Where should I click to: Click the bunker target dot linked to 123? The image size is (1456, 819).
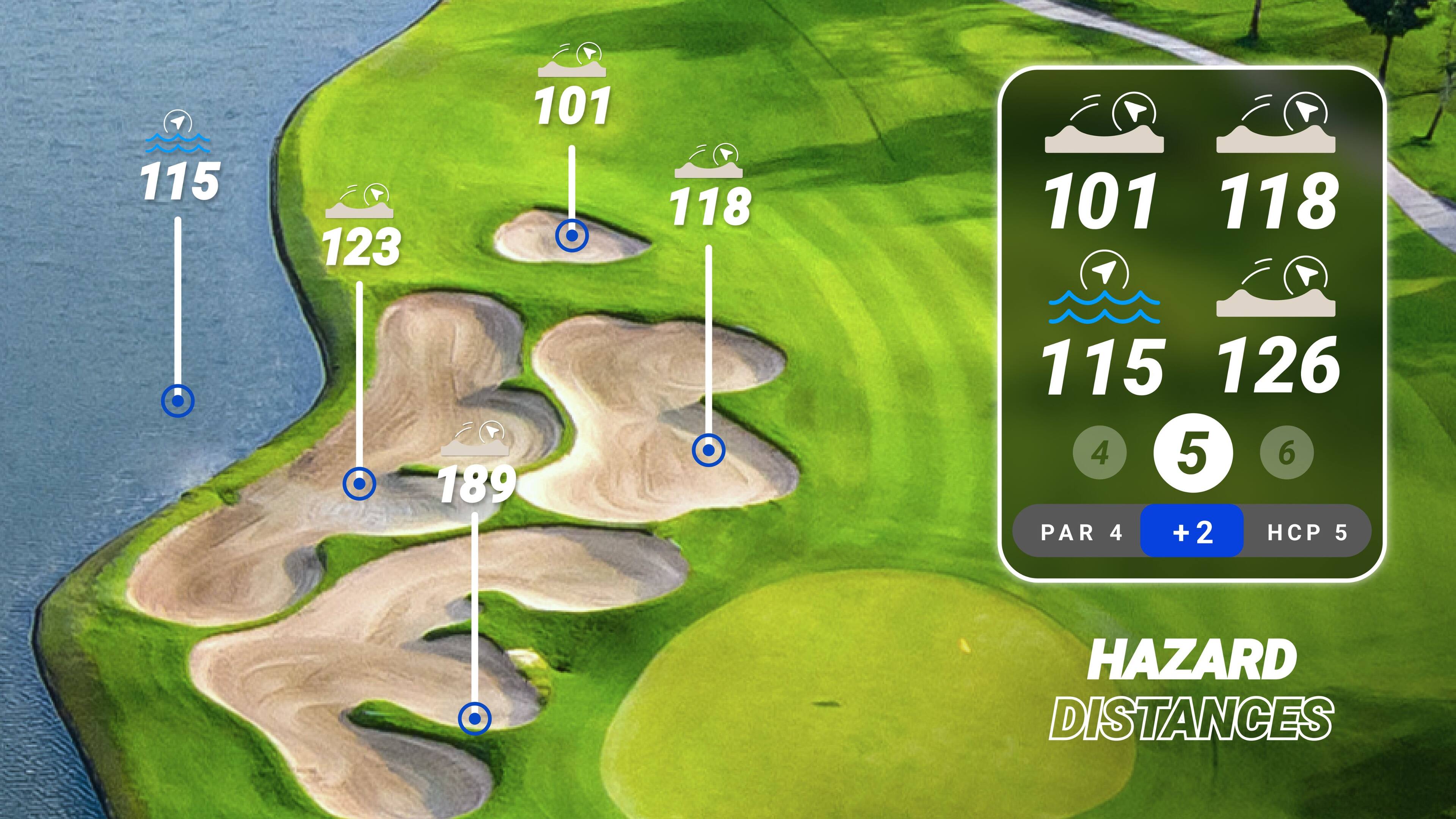[359, 484]
